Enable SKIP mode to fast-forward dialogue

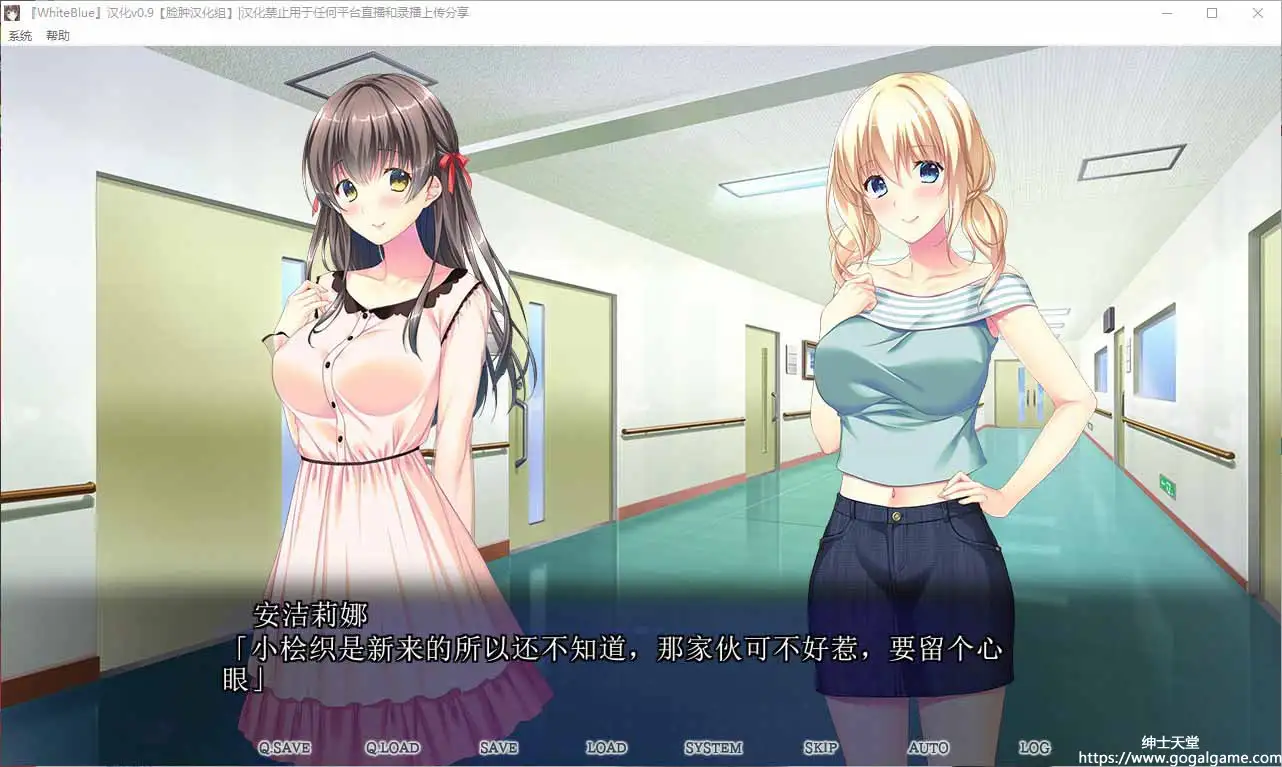coord(820,747)
